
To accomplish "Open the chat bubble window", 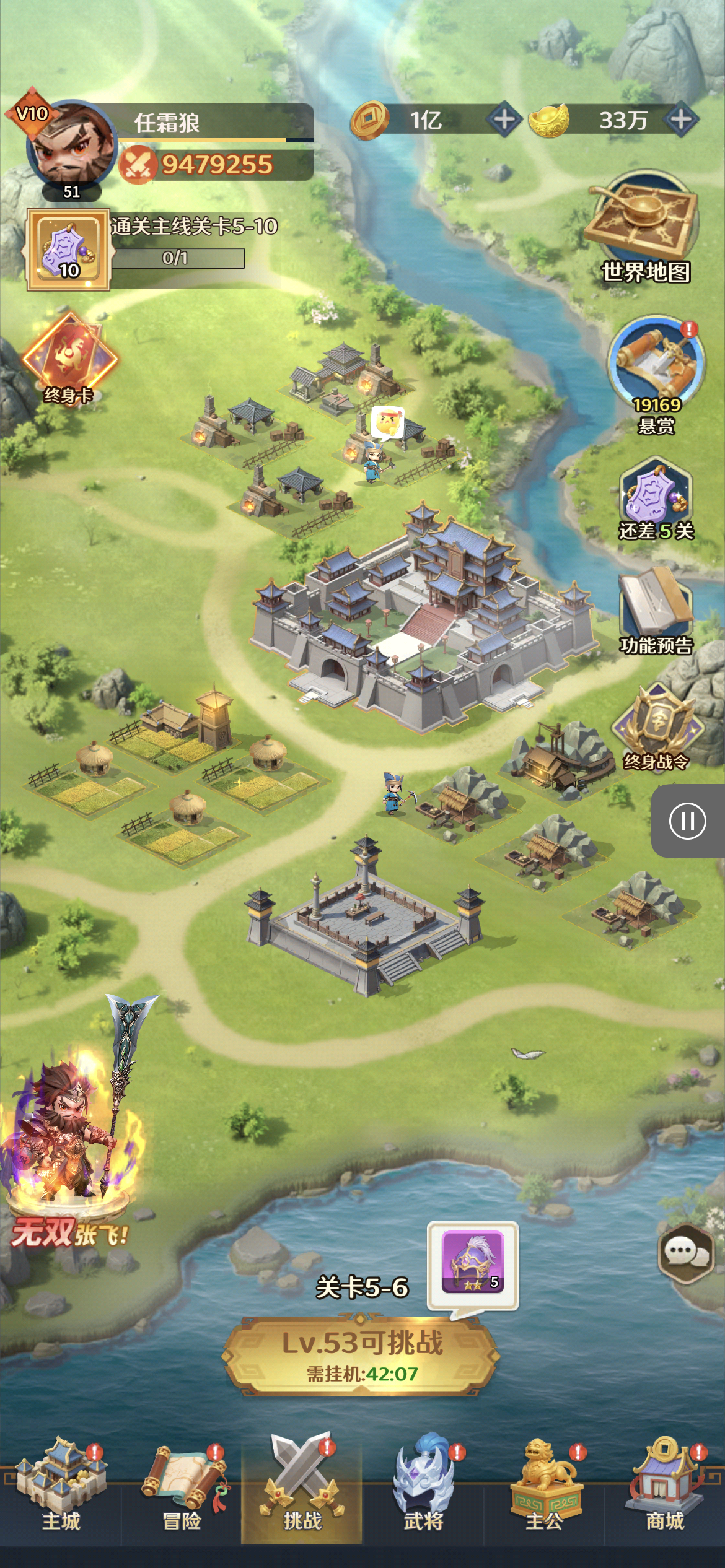I will tap(685, 1253).
